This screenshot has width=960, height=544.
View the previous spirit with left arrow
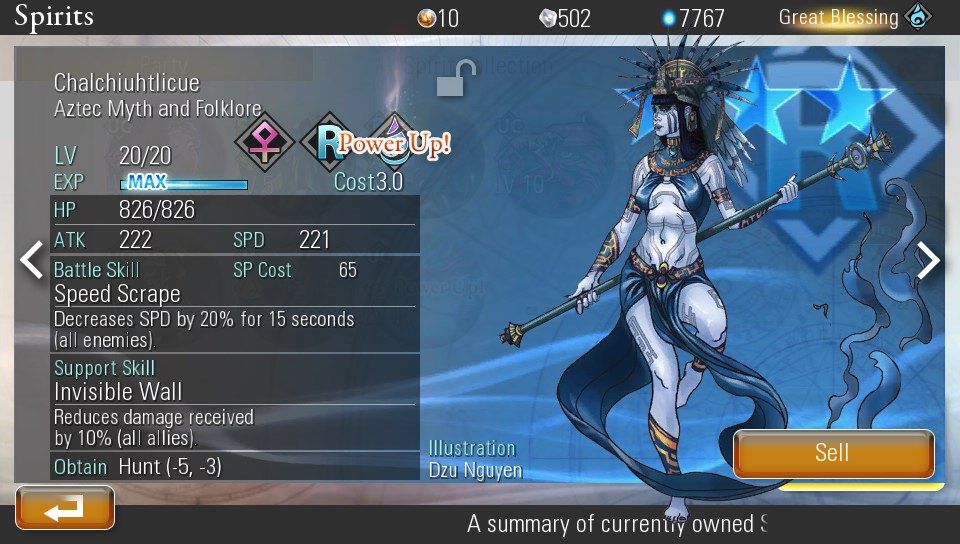click(x=32, y=260)
